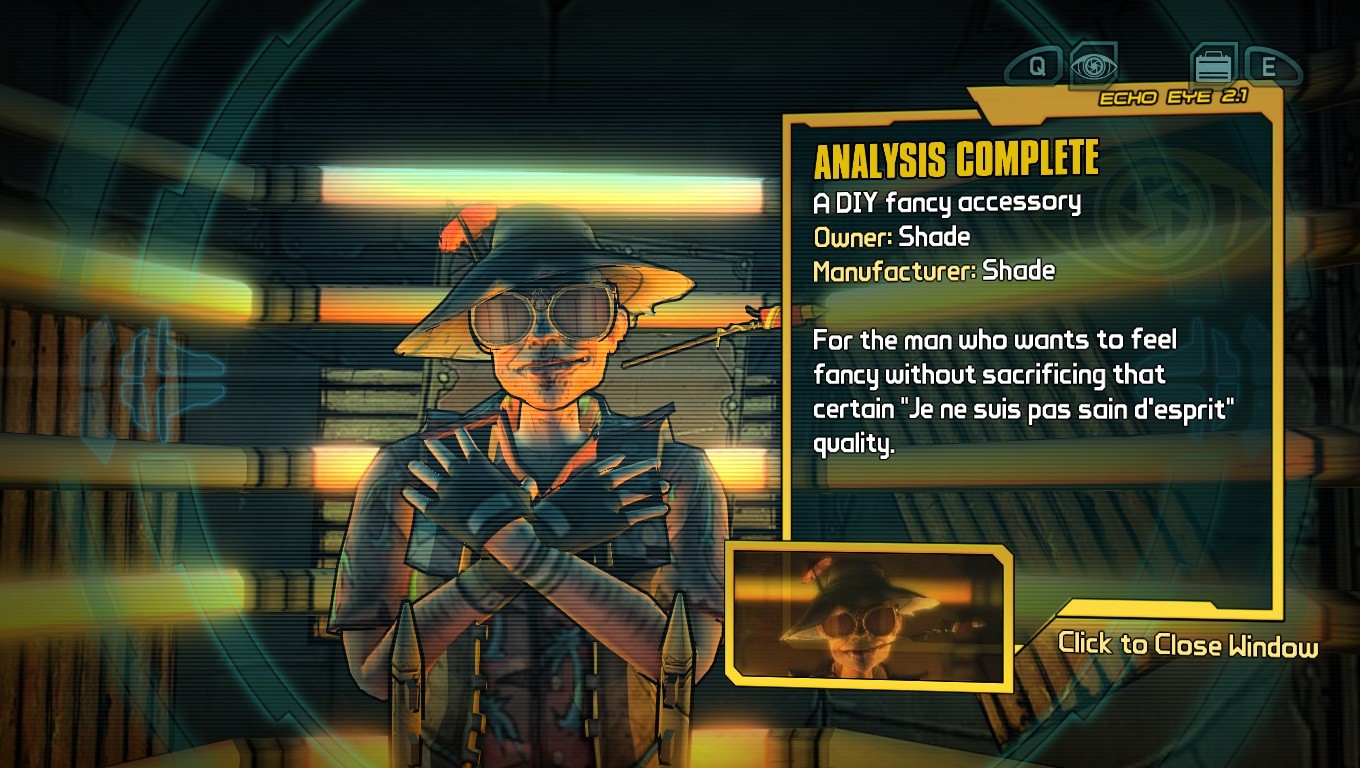Activate the Echo Eye scanner icon
The width and height of the screenshot is (1360, 768).
(x=1093, y=66)
